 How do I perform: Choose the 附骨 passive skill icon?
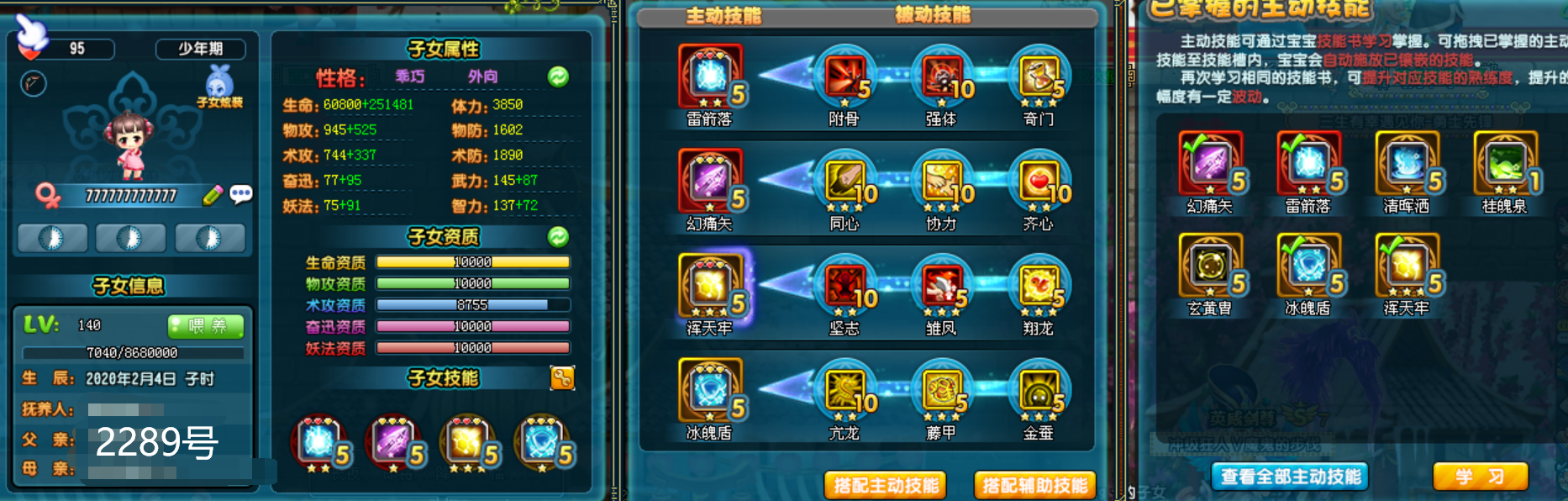pos(845,77)
